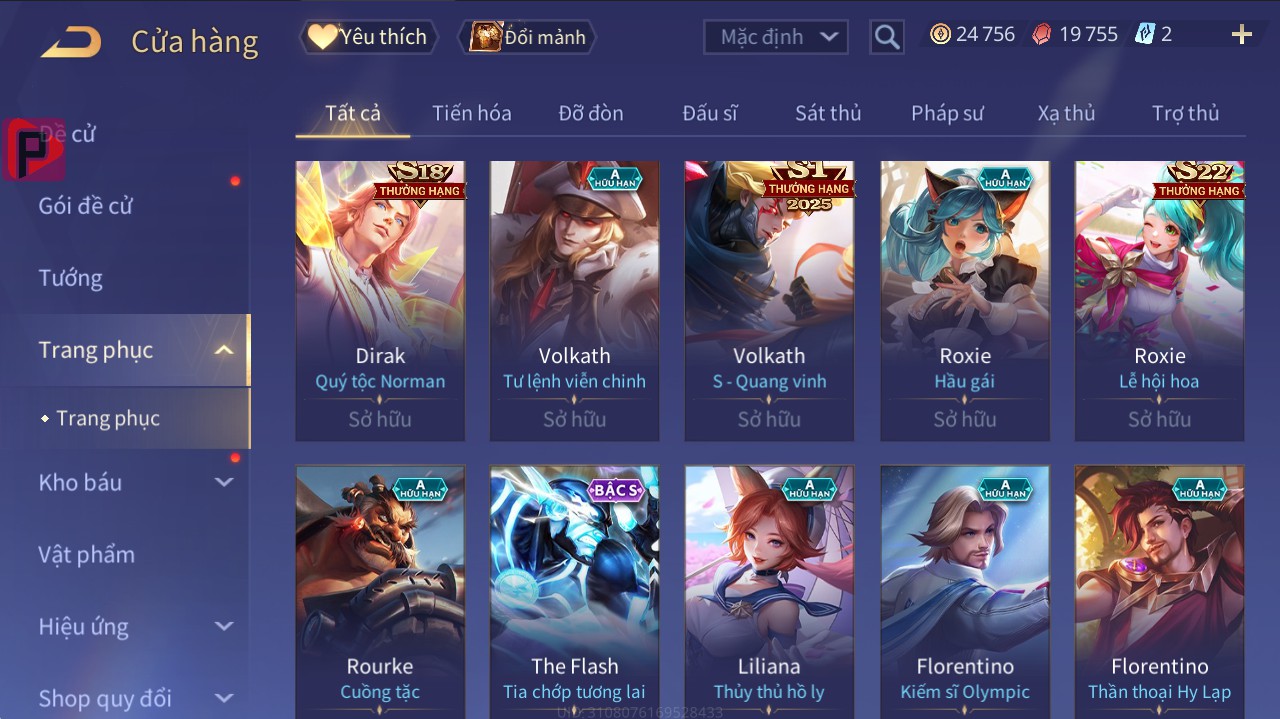Choose The Flash Tia chớp tương lai card
Image resolution: width=1280 pixels, height=719 pixels.
pyautogui.click(x=574, y=590)
